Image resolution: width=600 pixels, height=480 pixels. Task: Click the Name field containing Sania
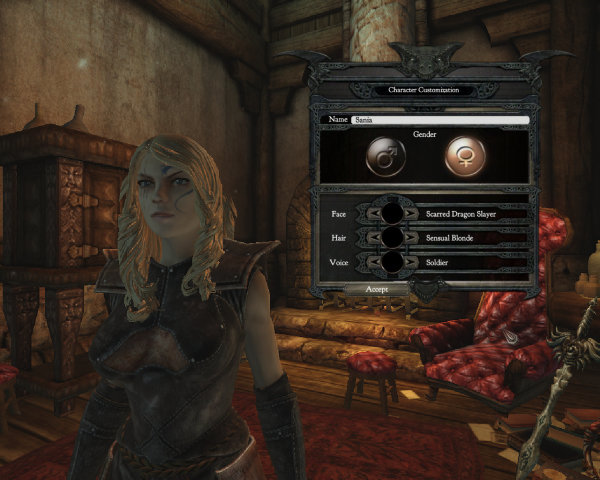(x=438, y=120)
